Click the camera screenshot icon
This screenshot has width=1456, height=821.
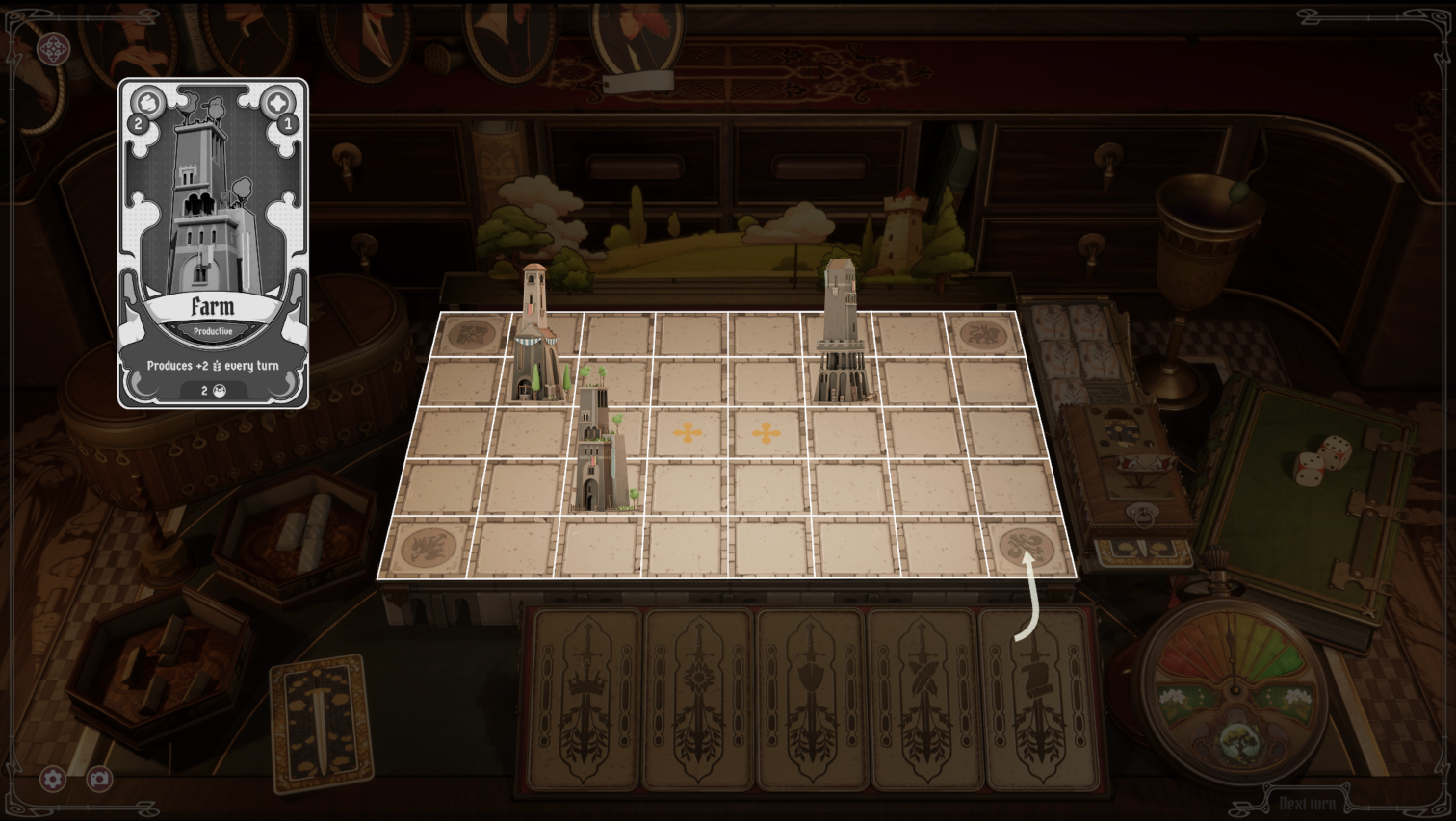coord(99,780)
